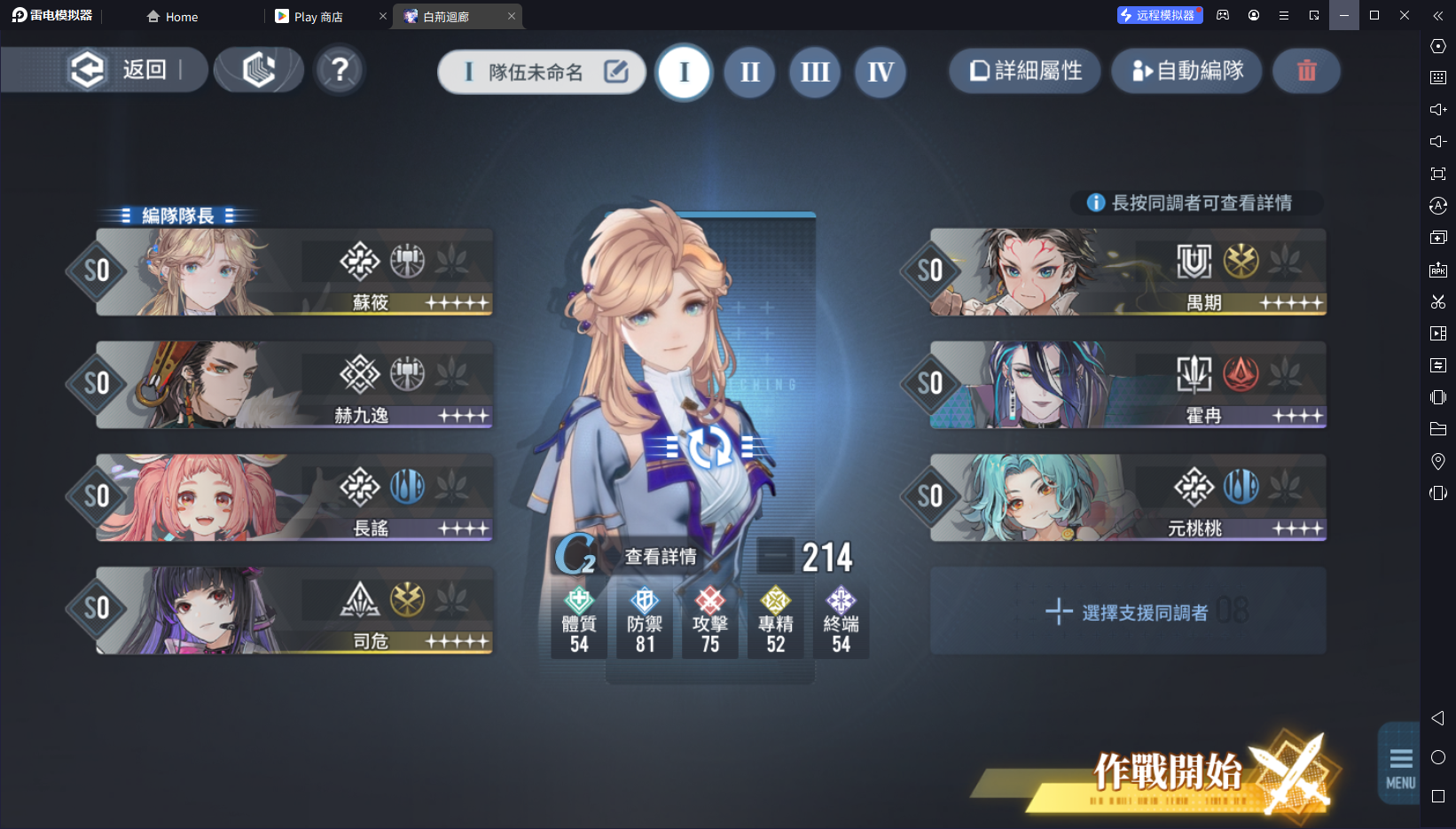Add a support via 選擇支援同調者
1456x829 pixels.
pos(1128,612)
